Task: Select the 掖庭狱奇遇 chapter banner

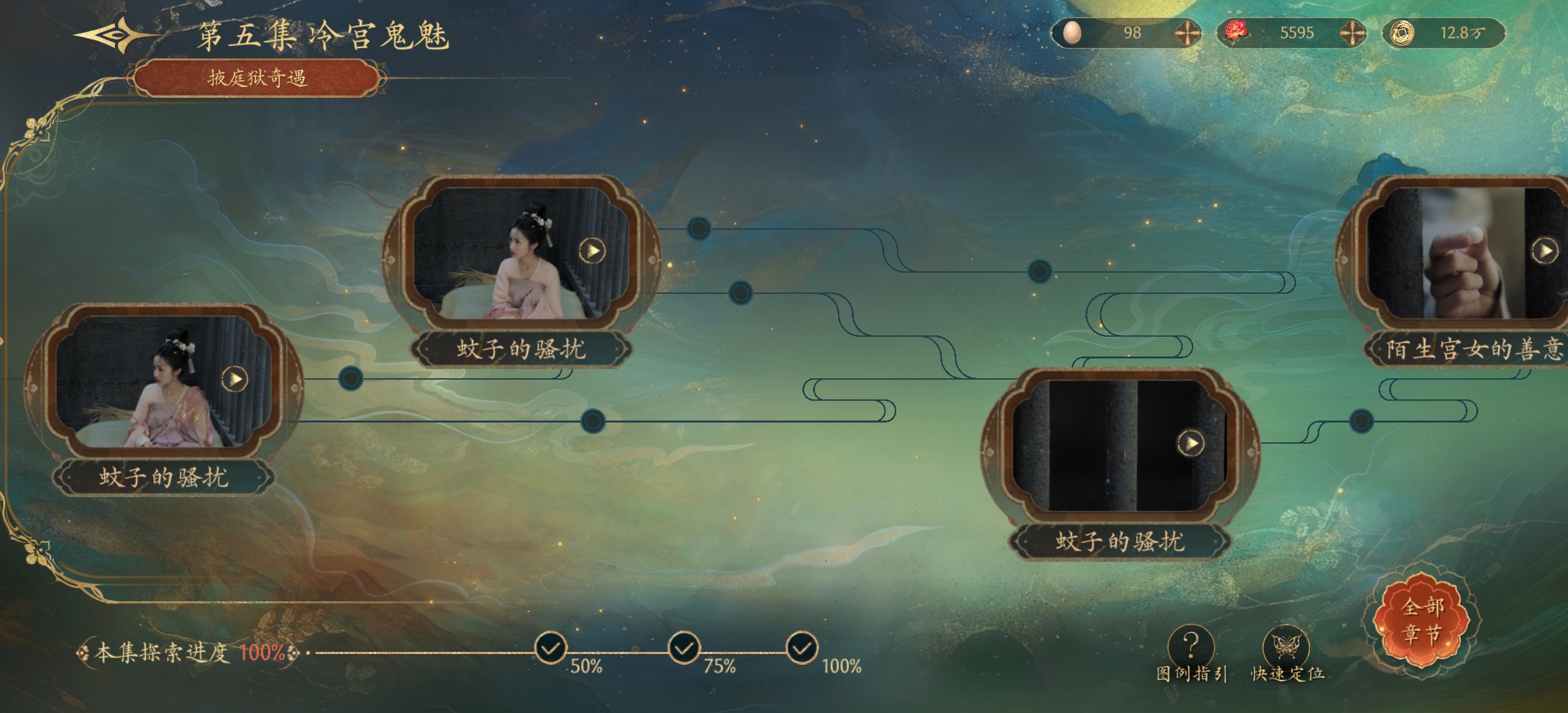Action: point(257,78)
